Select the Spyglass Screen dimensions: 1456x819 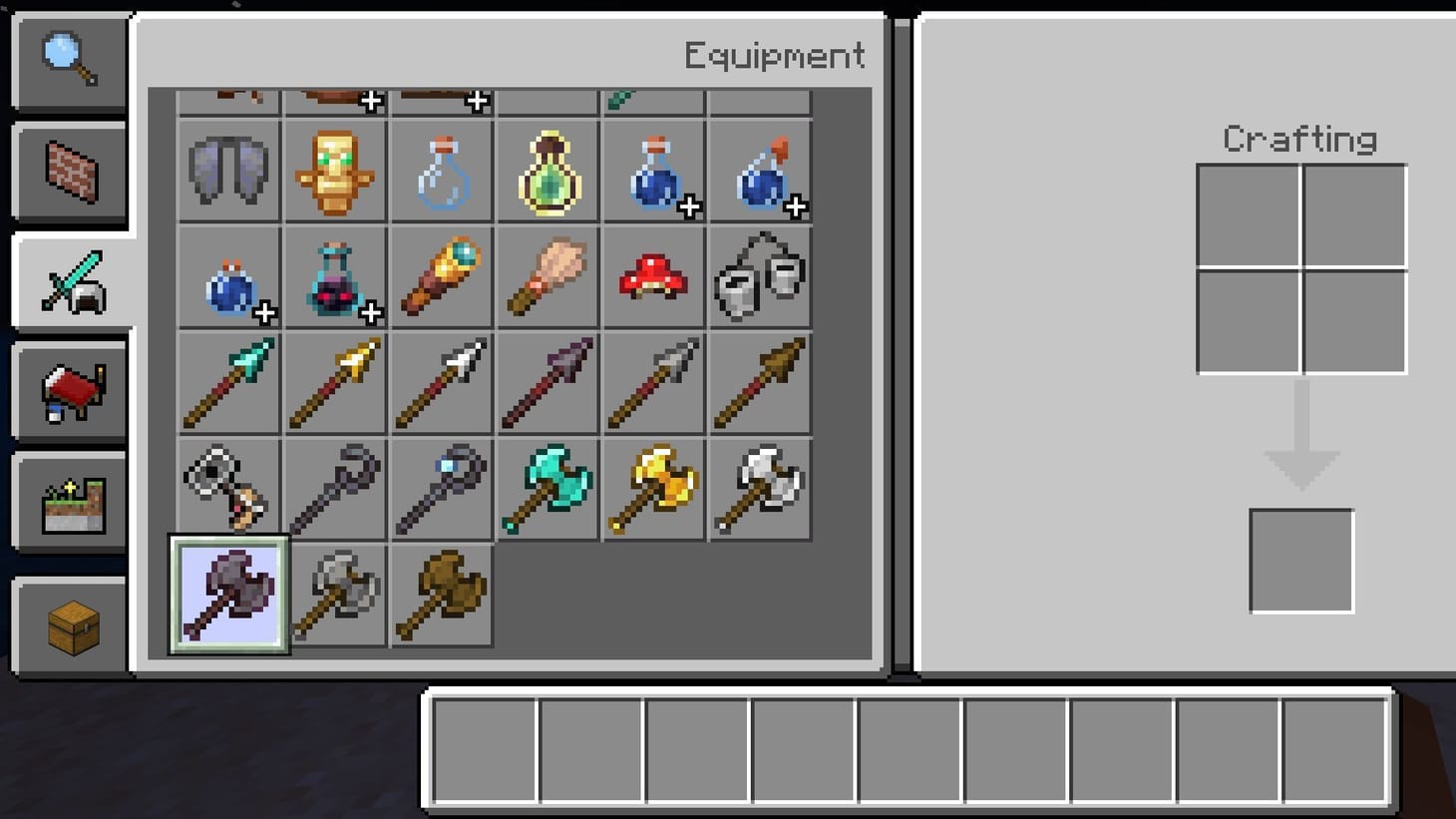(x=440, y=277)
